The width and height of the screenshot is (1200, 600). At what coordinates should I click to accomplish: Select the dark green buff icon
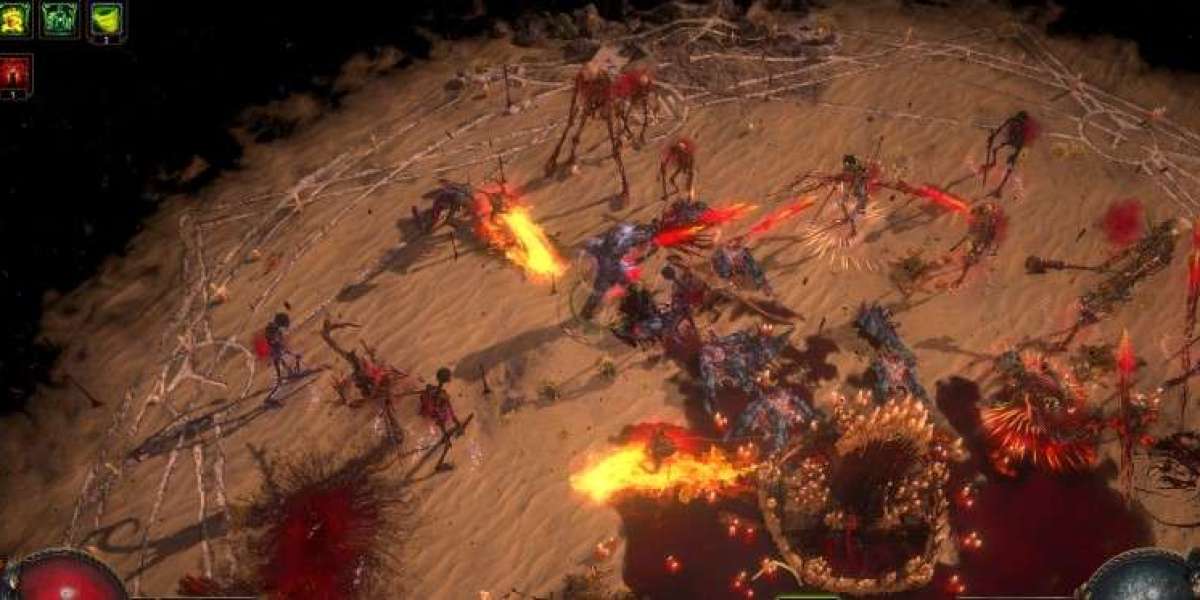click(59, 19)
